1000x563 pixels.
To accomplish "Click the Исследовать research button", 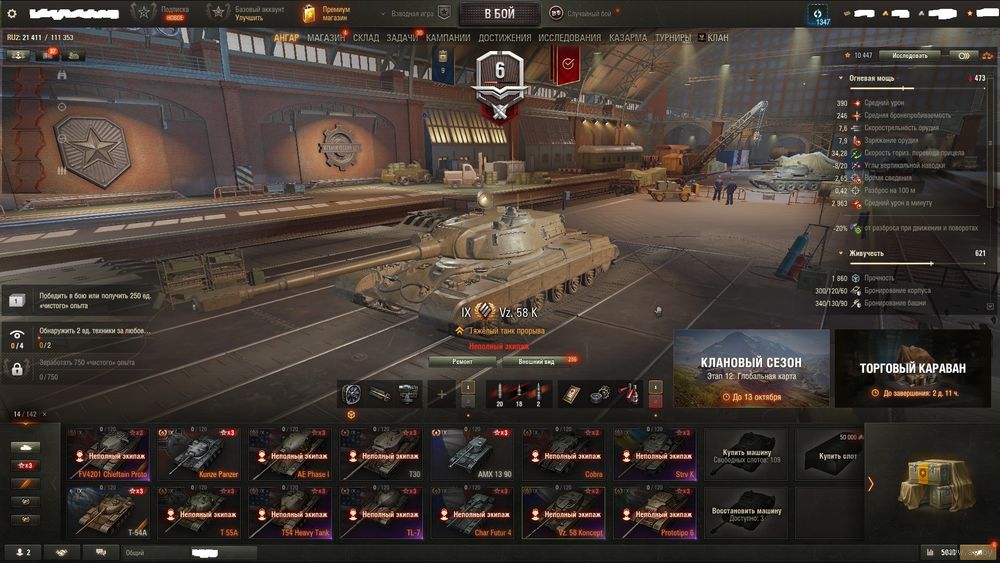I will click(x=909, y=56).
